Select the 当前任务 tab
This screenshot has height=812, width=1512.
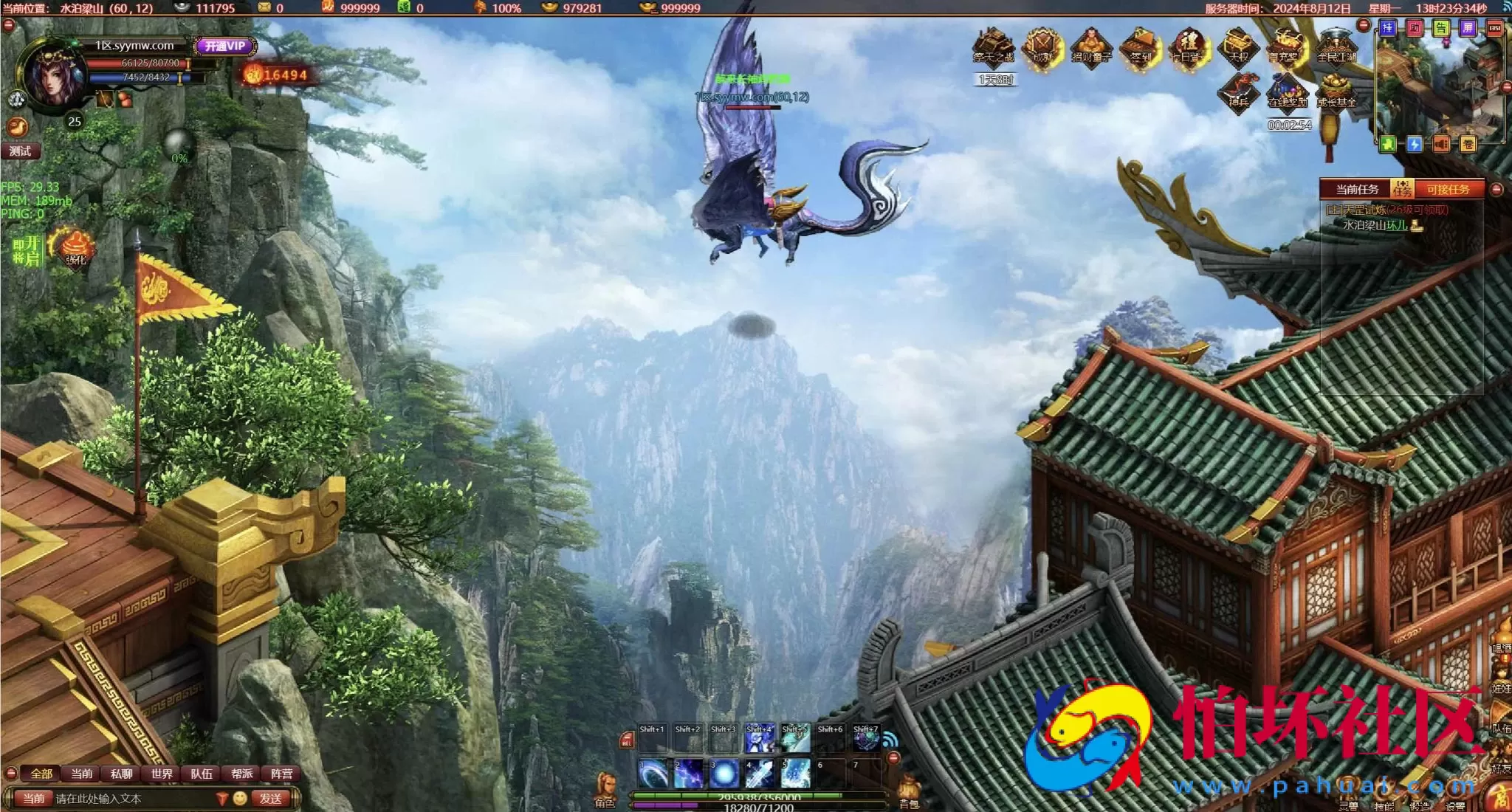click(x=1357, y=190)
